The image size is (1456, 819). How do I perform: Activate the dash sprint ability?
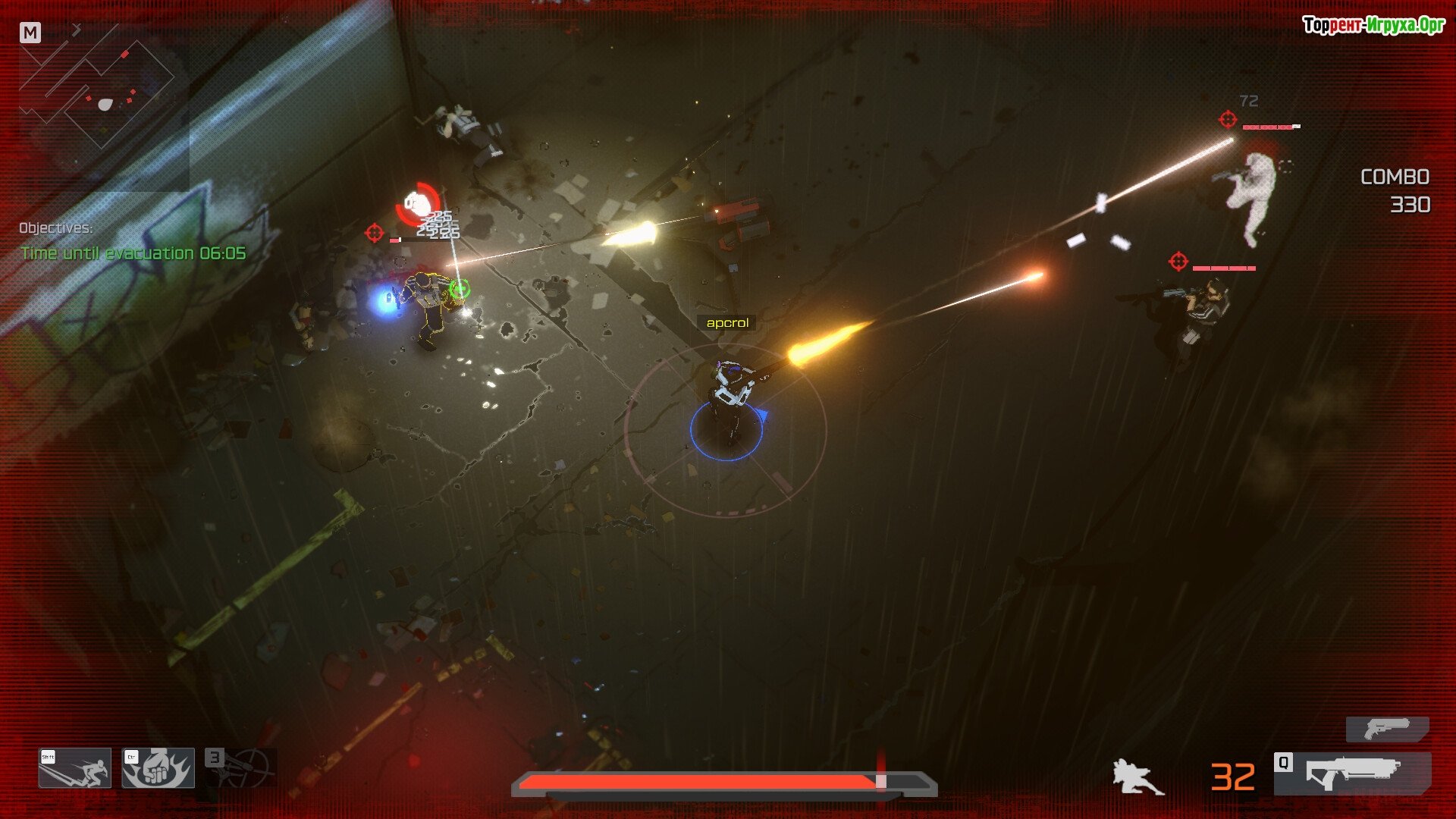pos(75,768)
